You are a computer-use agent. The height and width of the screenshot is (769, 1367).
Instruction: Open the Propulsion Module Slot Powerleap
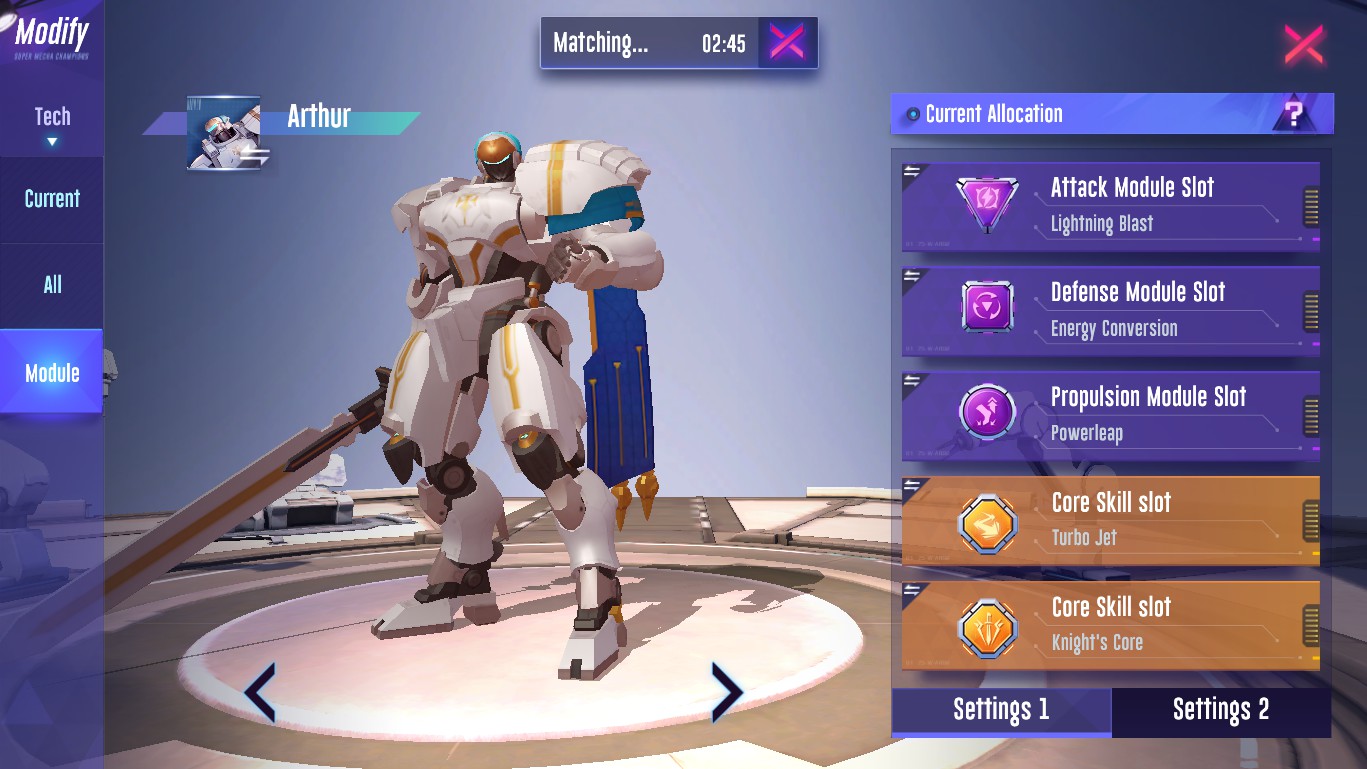1110,415
